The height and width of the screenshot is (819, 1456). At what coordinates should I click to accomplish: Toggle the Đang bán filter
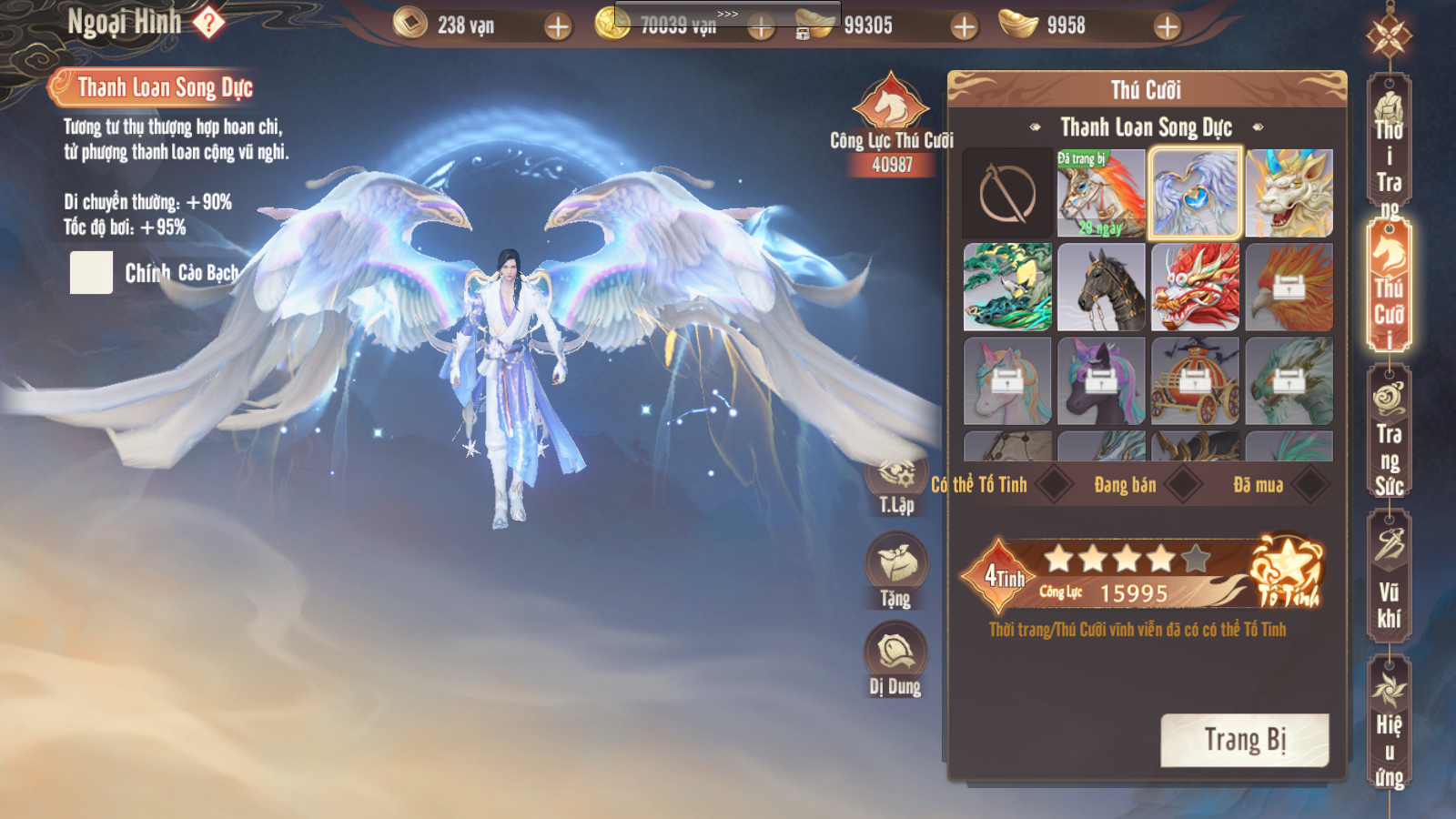[x=1183, y=484]
